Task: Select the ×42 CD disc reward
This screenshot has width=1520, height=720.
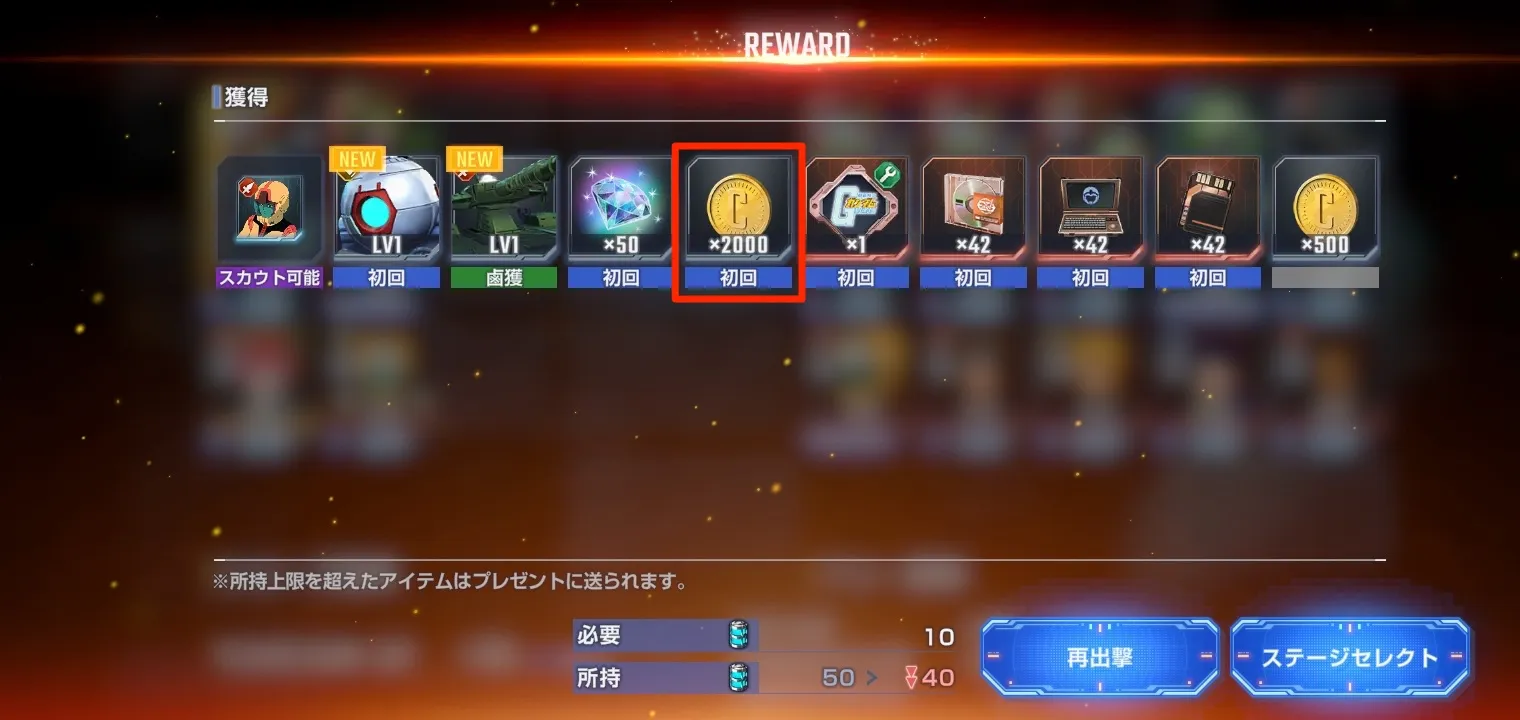Action: coord(972,210)
